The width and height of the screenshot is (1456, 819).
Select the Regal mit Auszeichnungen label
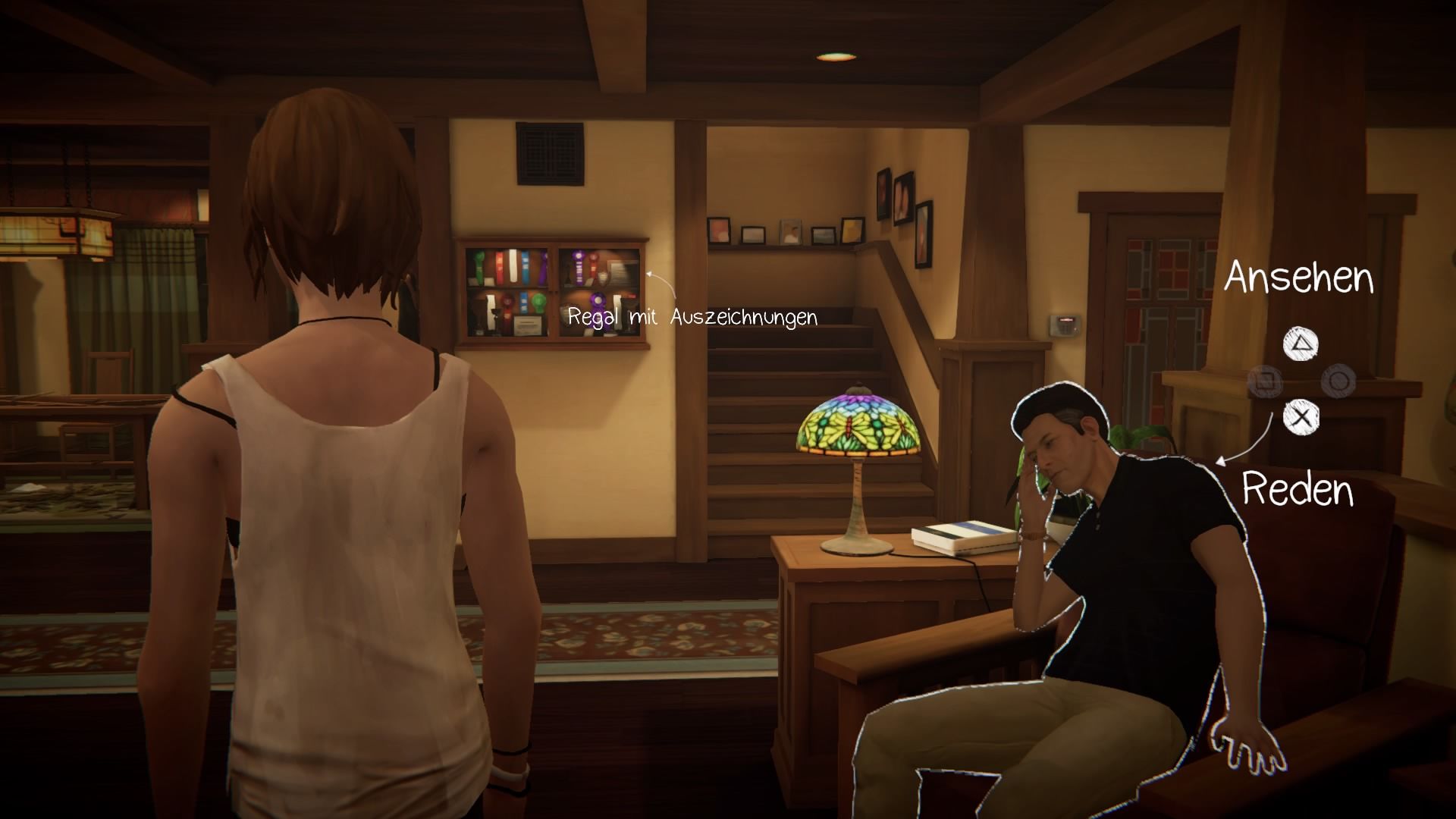point(692,317)
